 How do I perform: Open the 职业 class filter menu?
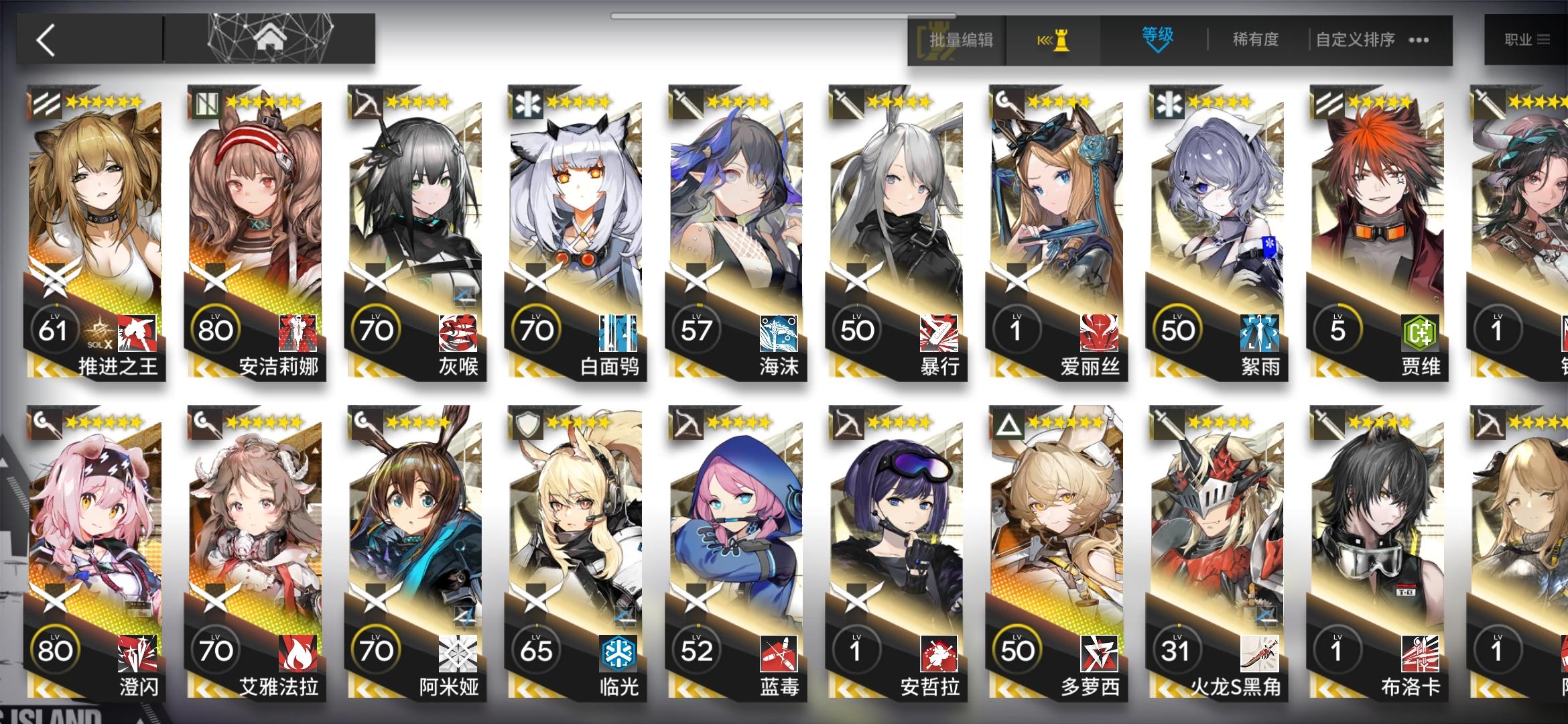(1528, 38)
